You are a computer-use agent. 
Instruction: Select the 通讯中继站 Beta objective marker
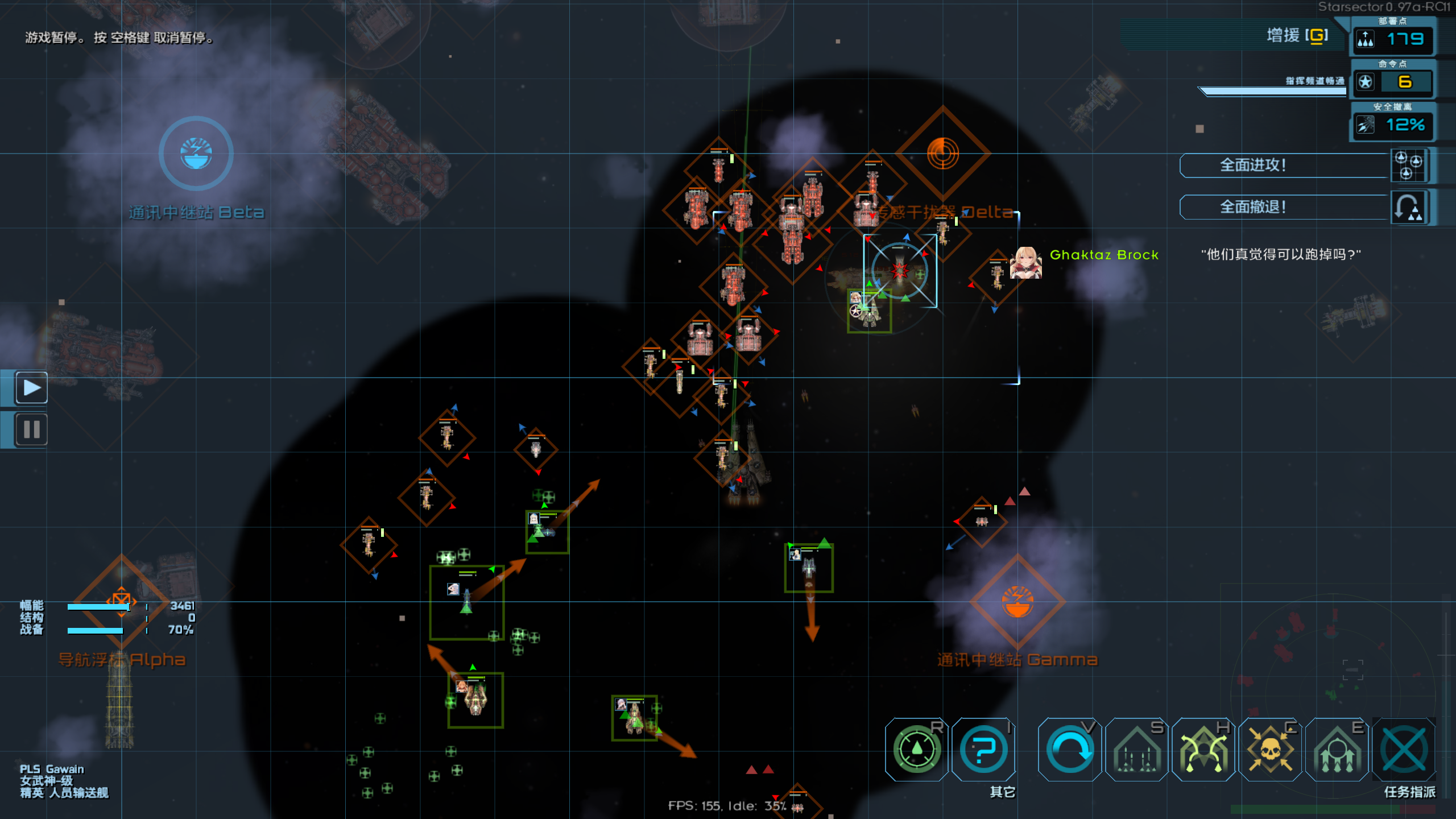196,154
